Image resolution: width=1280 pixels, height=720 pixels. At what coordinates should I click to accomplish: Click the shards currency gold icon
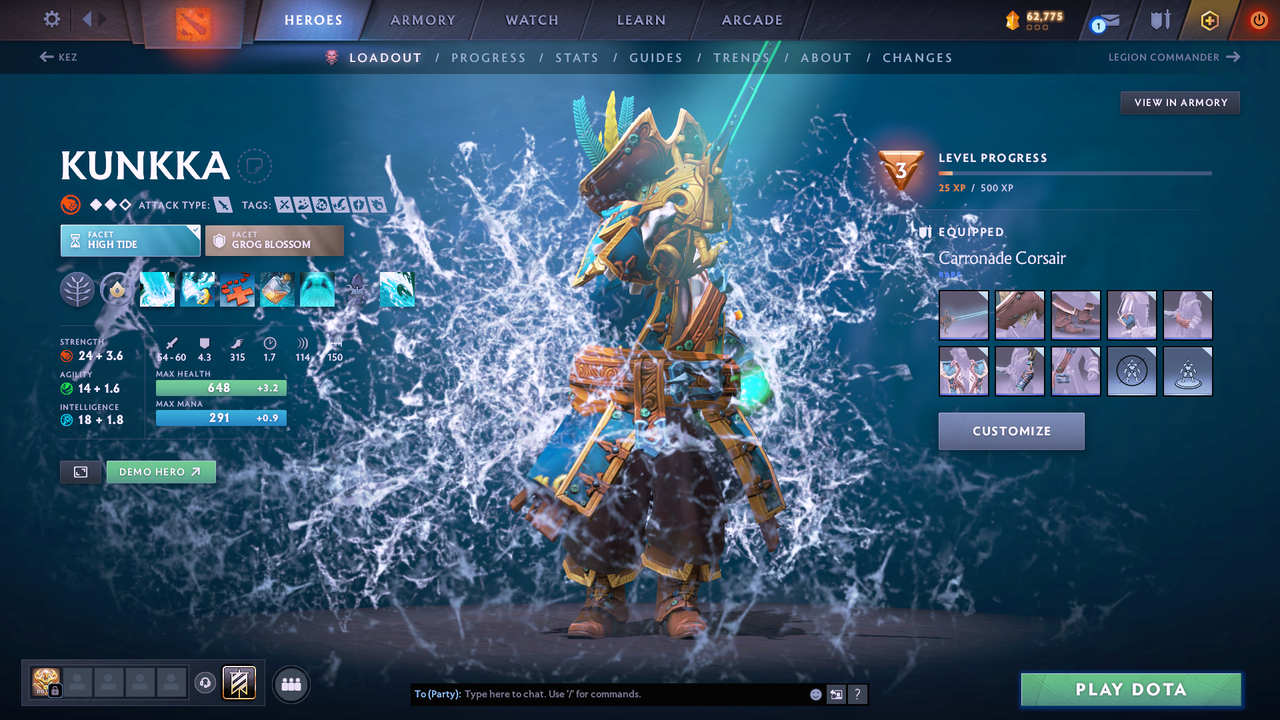click(1013, 17)
